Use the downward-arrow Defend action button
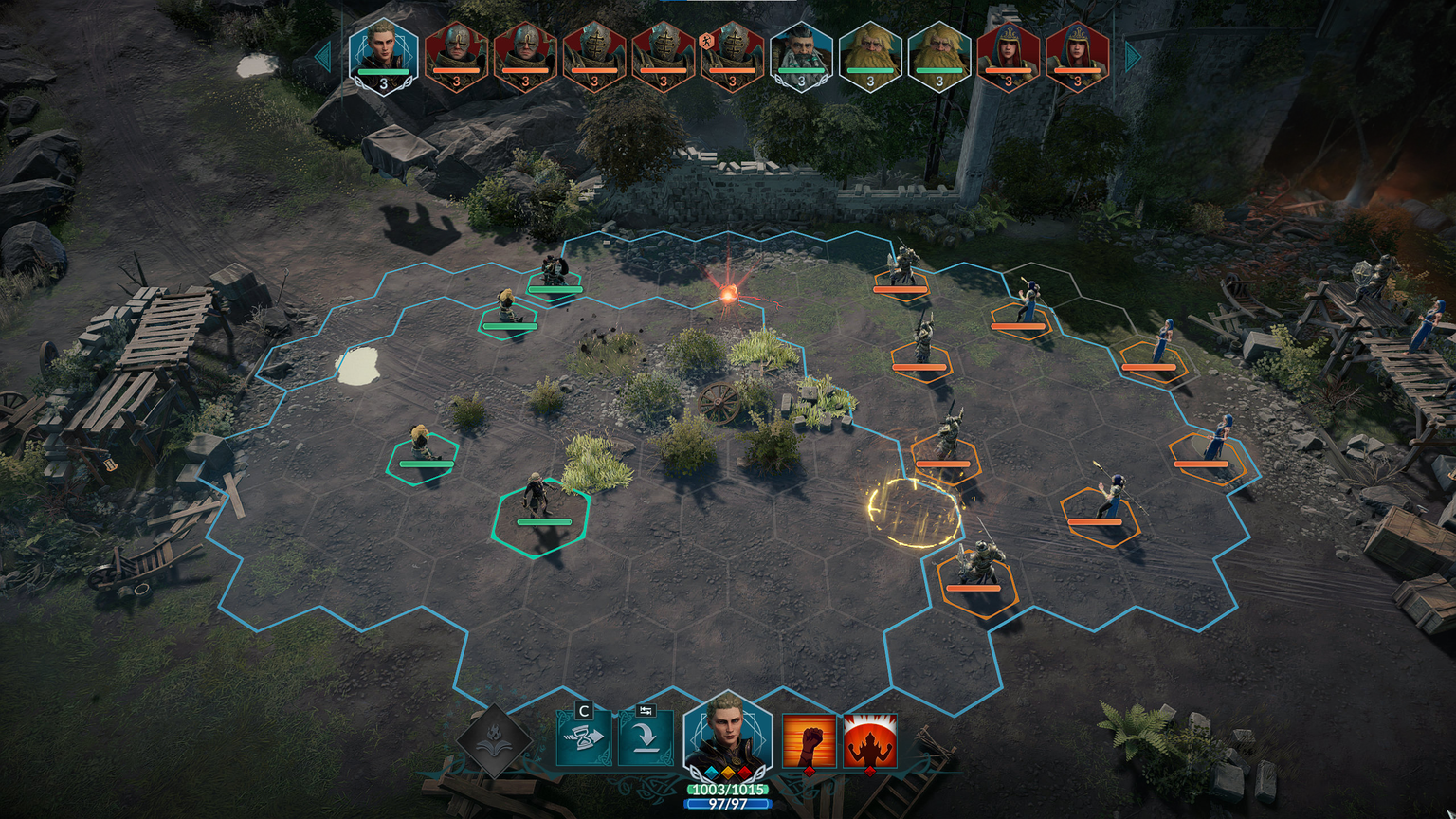The height and width of the screenshot is (819, 1456). [x=646, y=738]
